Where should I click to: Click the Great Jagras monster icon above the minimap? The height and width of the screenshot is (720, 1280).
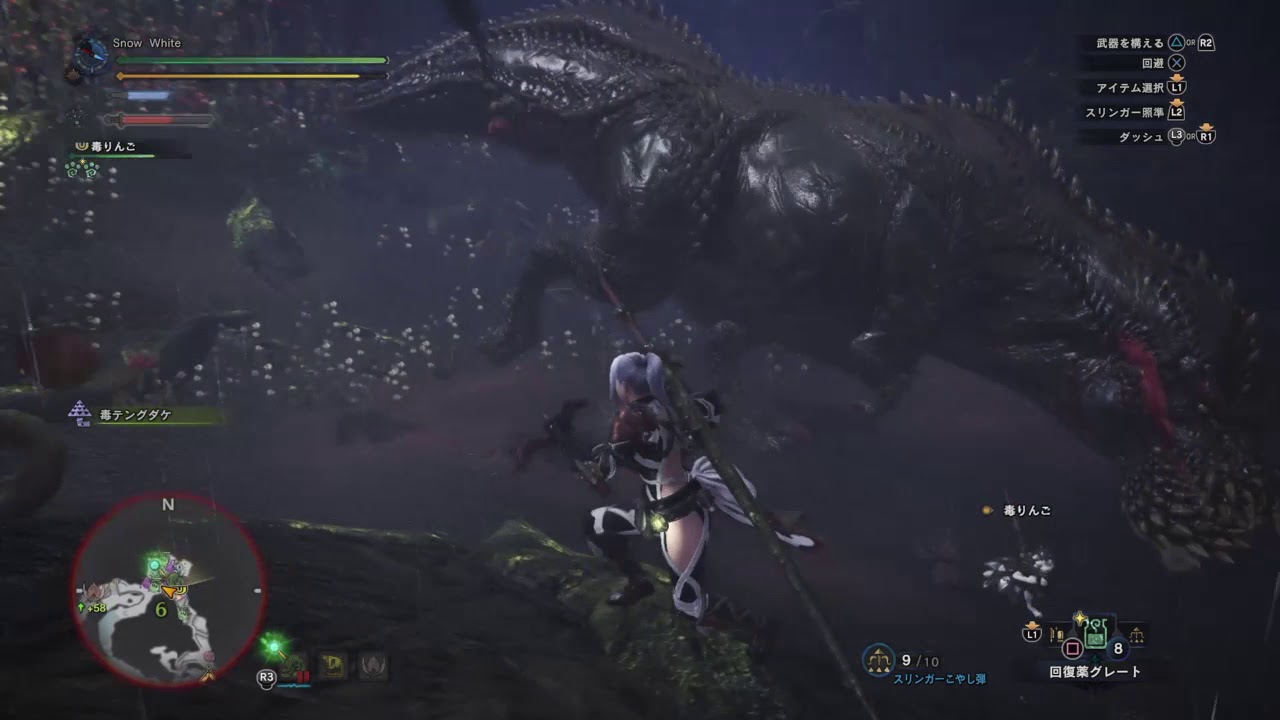(292, 667)
